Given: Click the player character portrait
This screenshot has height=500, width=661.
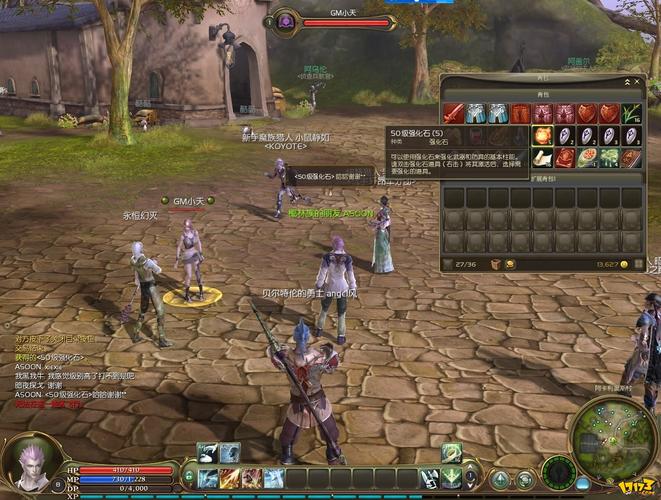Looking at the screenshot, I should 32,463.
